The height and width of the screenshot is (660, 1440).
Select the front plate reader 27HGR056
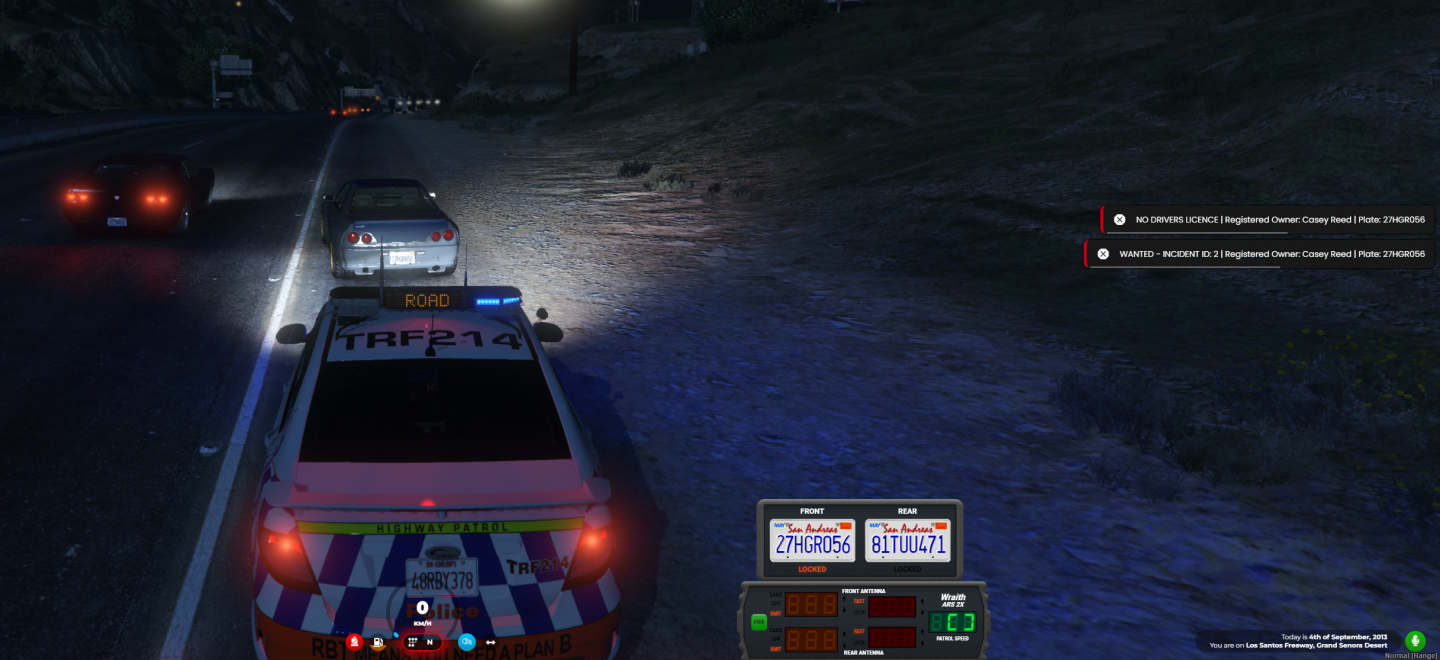coord(812,541)
